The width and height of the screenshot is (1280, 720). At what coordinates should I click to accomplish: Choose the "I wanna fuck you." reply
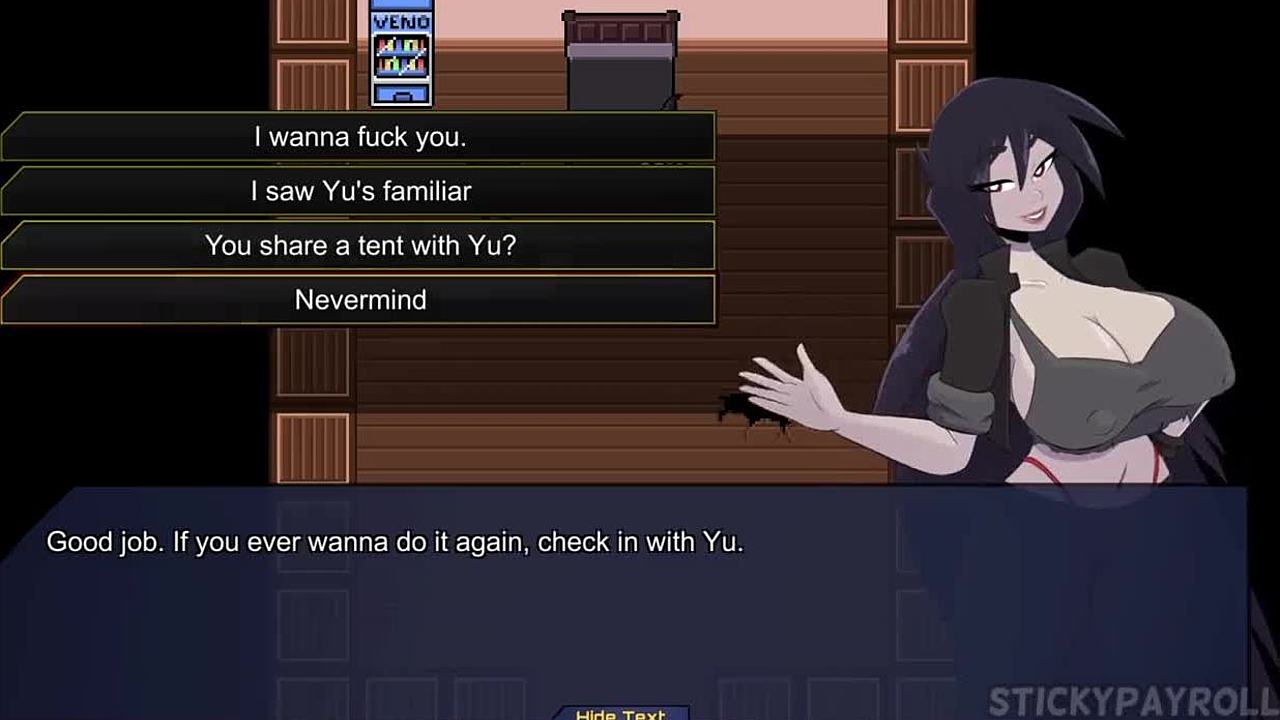[x=360, y=137]
